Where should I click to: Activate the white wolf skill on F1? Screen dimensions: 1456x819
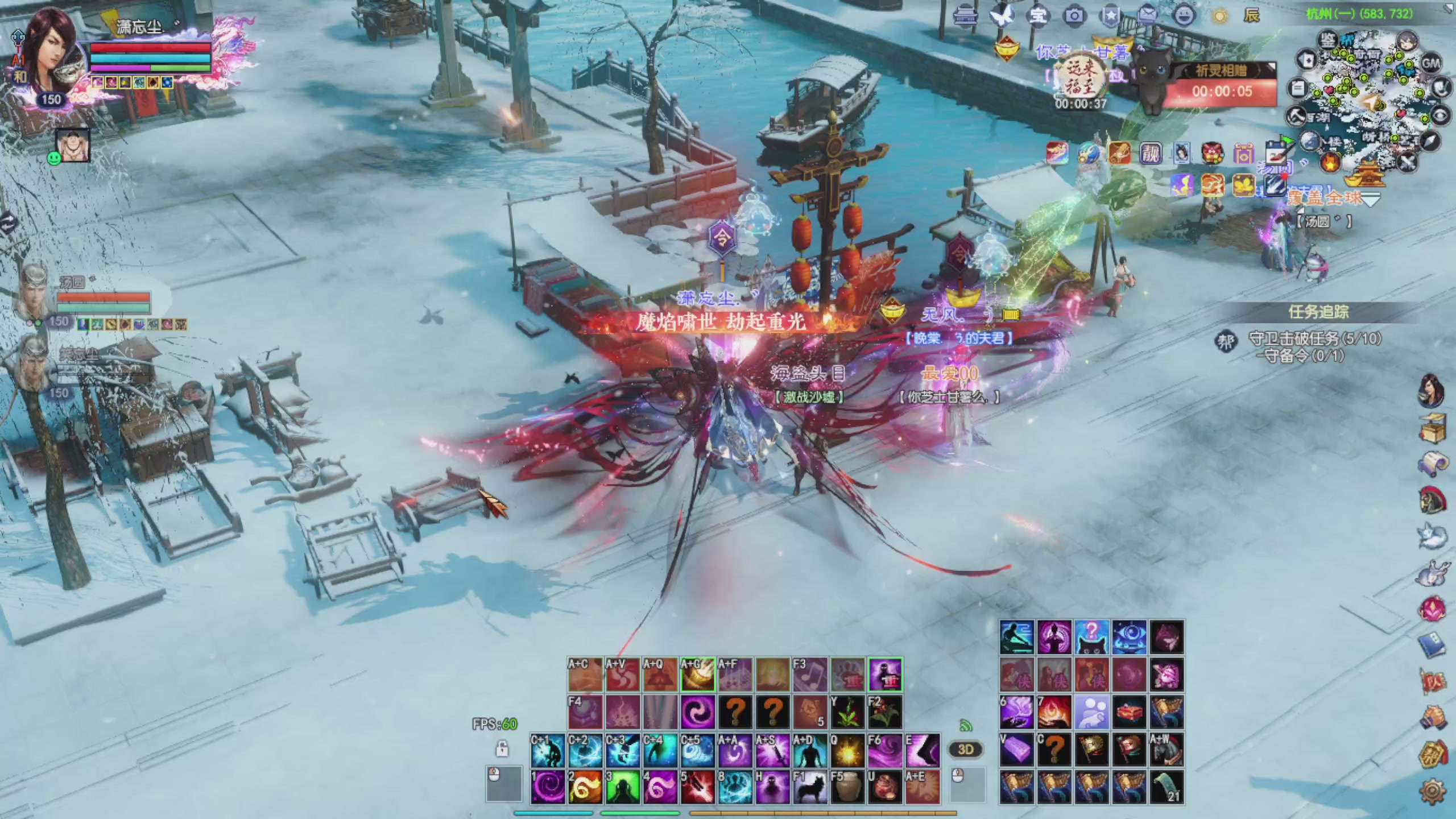point(810,787)
